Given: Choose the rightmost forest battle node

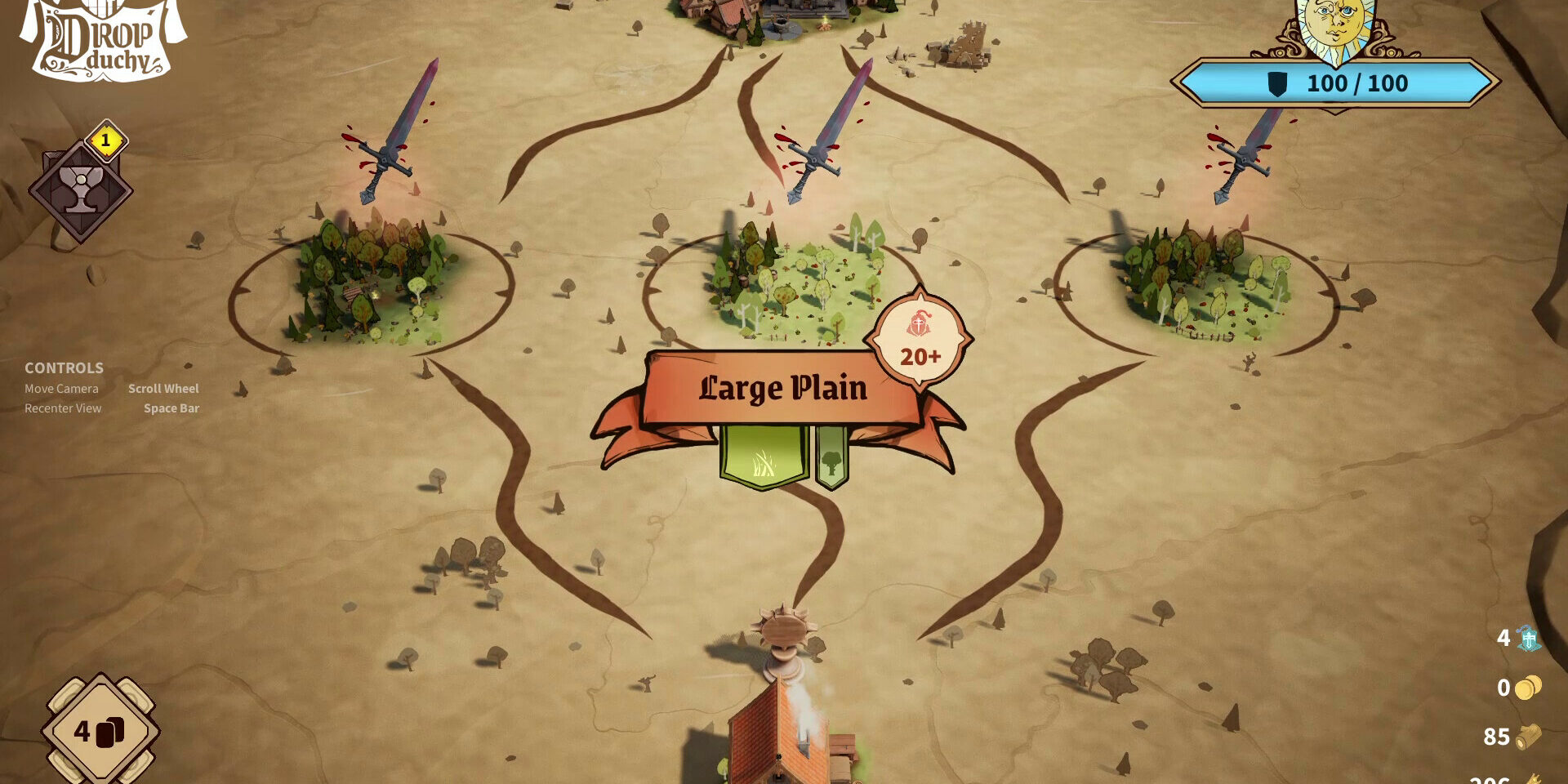Looking at the screenshot, I should point(1200,282).
